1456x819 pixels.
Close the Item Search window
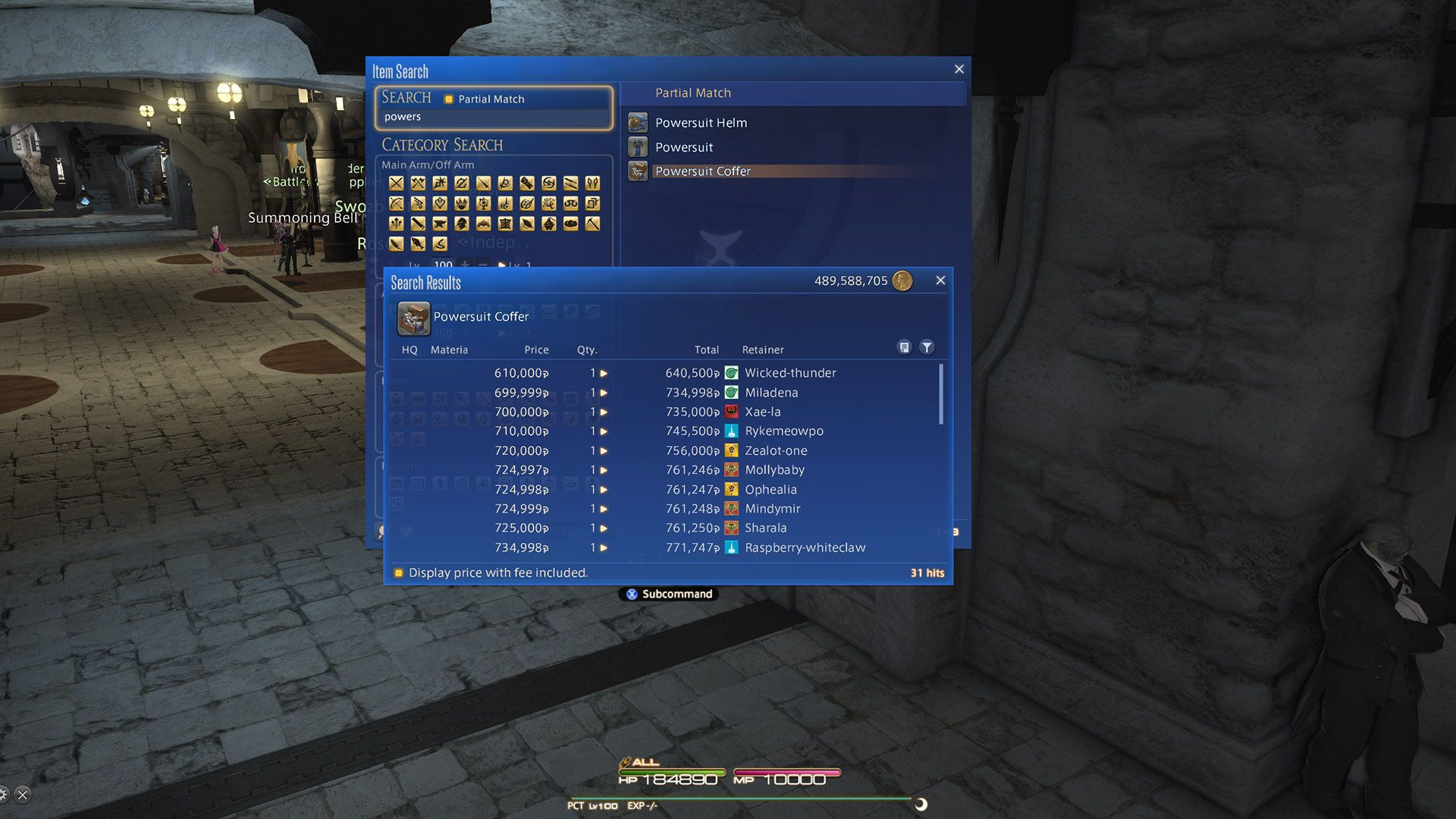959,70
